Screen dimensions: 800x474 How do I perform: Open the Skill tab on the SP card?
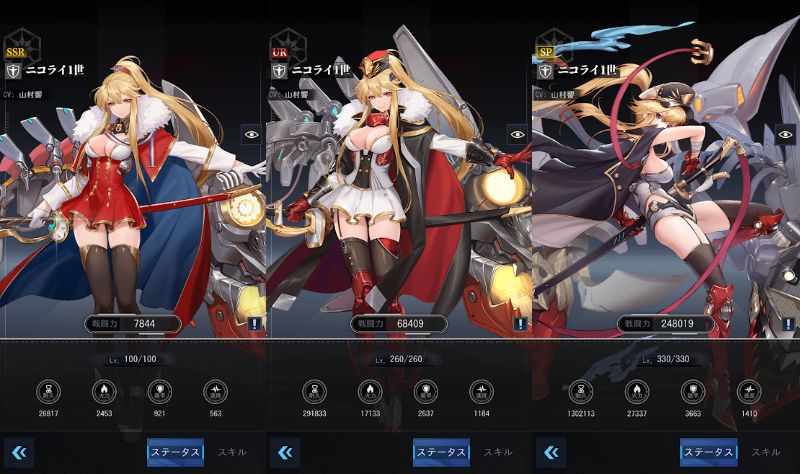tap(765, 452)
